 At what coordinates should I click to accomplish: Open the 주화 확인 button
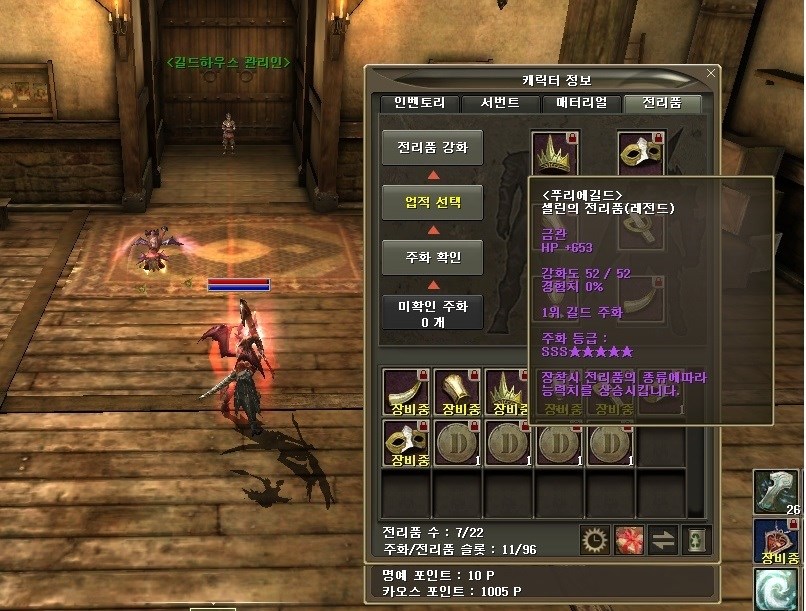[x=432, y=257]
